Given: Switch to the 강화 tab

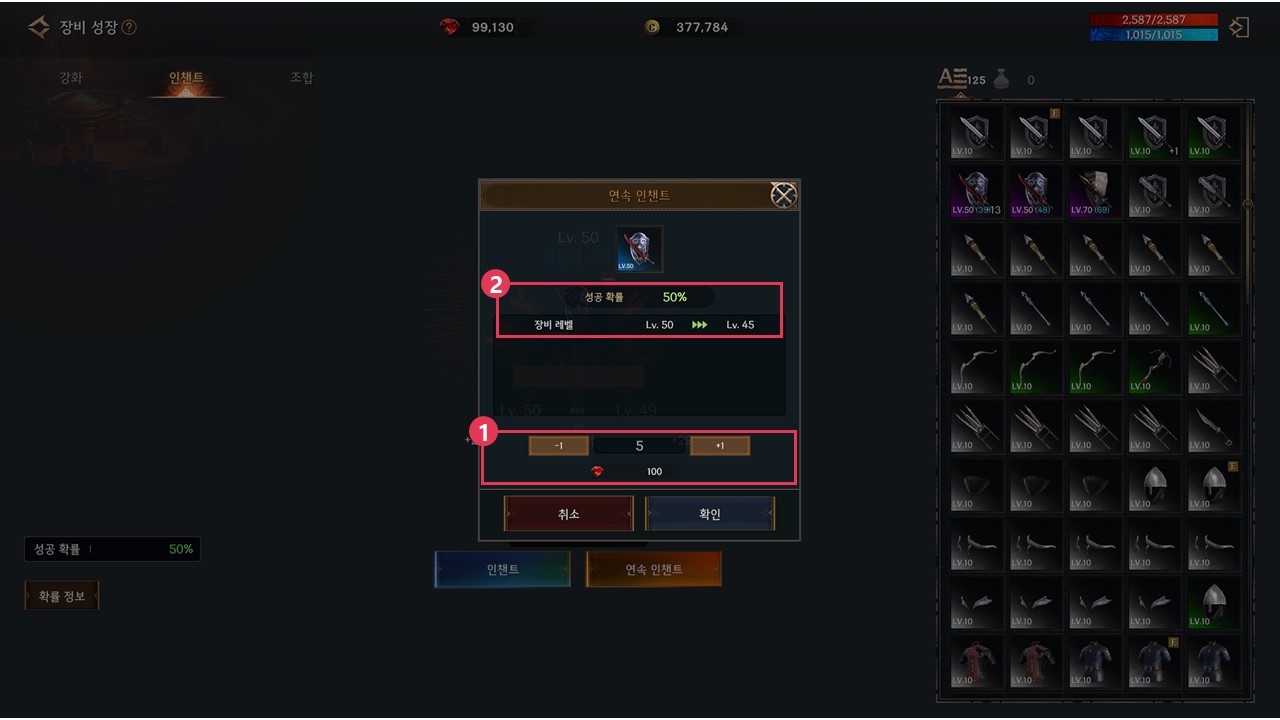Looking at the screenshot, I should pyautogui.click(x=70, y=78).
